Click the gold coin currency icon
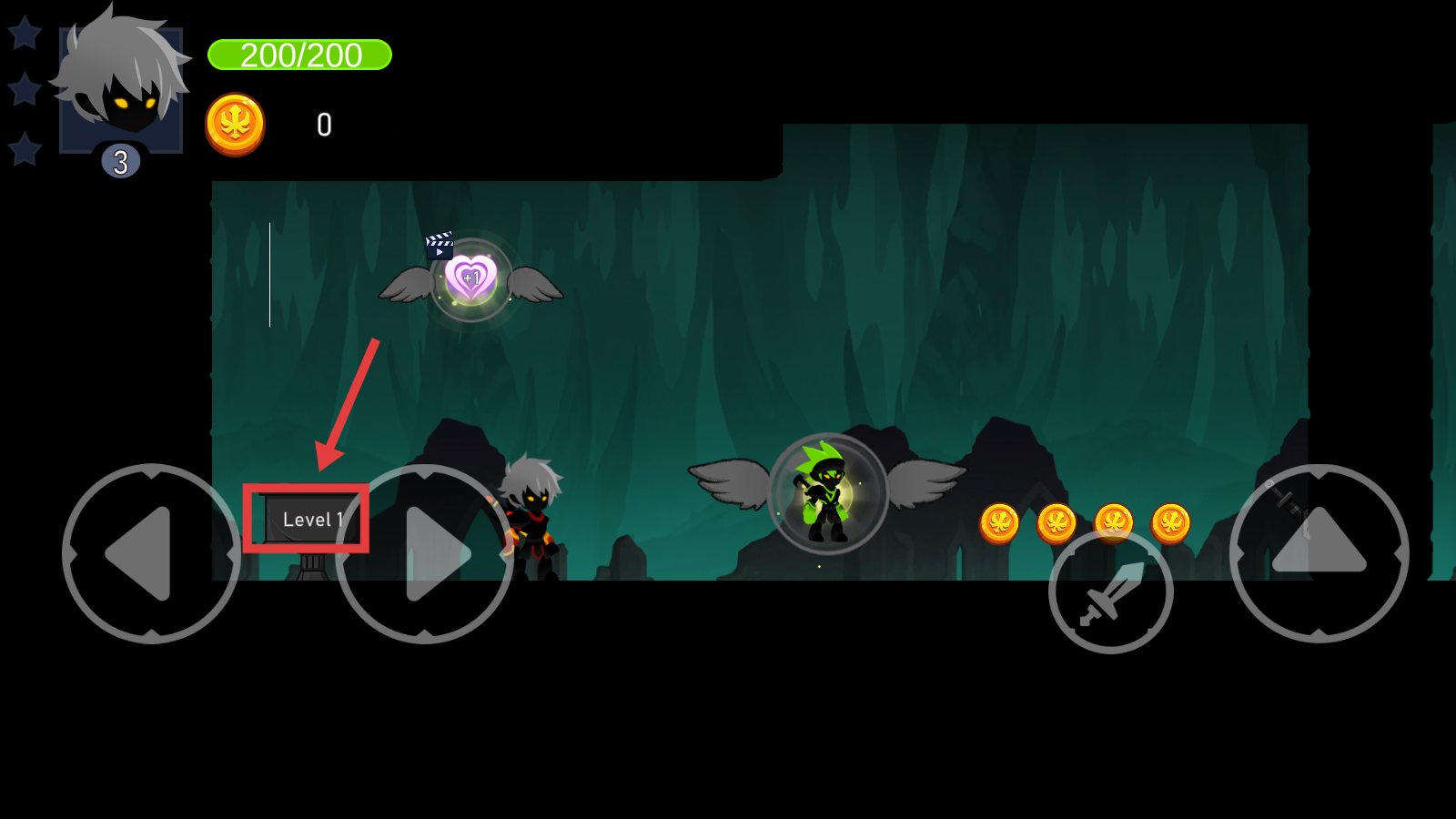 pos(235,125)
